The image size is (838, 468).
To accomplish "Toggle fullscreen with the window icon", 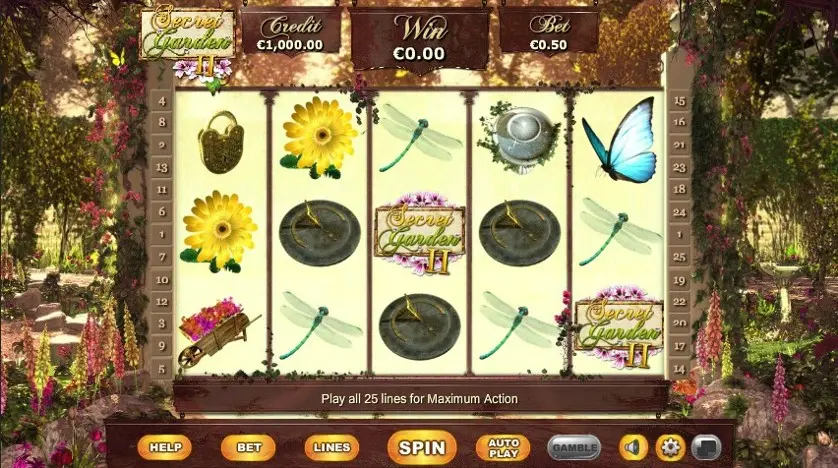I will 706,448.
